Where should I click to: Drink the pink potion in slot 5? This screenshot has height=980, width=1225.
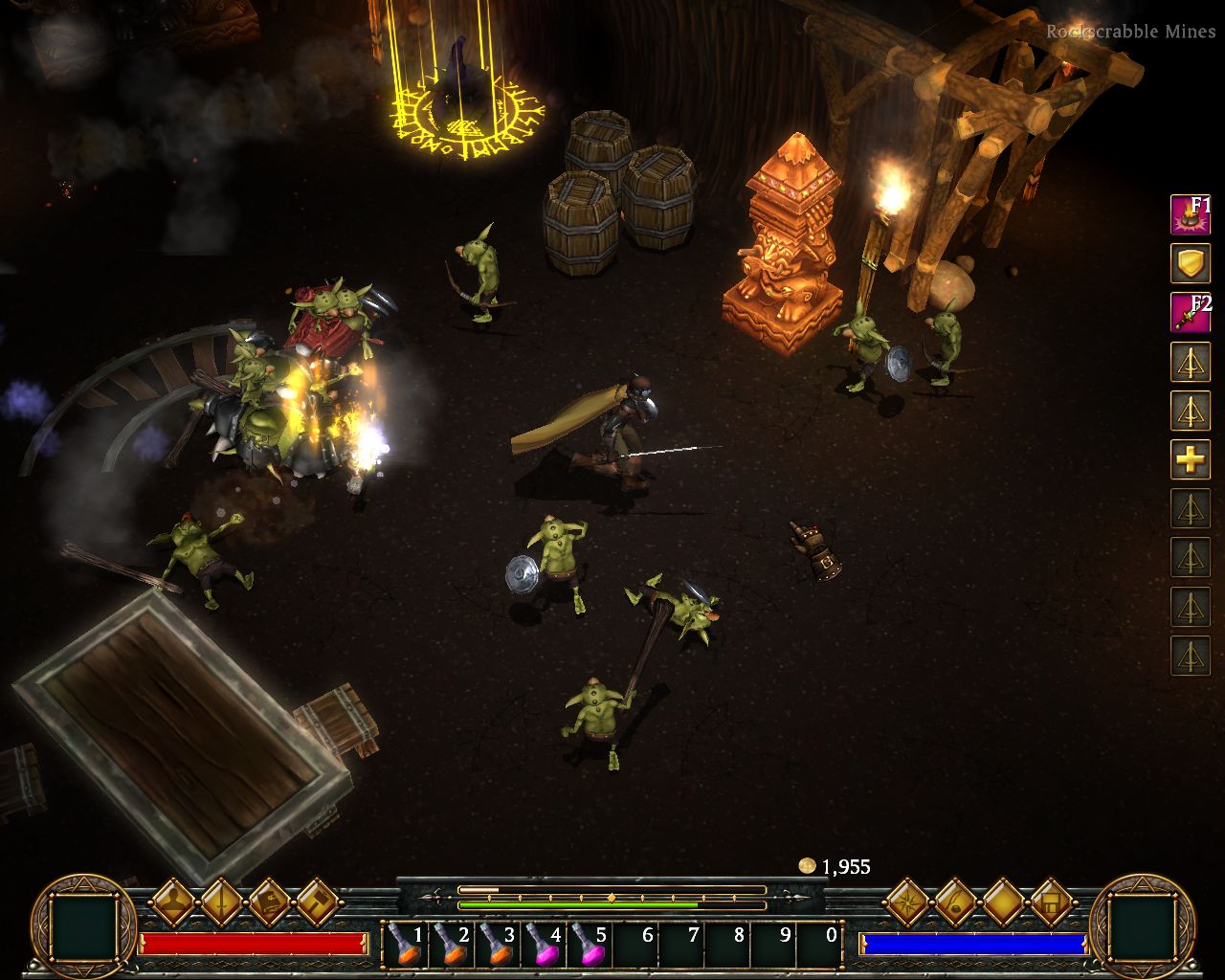tap(590, 945)
